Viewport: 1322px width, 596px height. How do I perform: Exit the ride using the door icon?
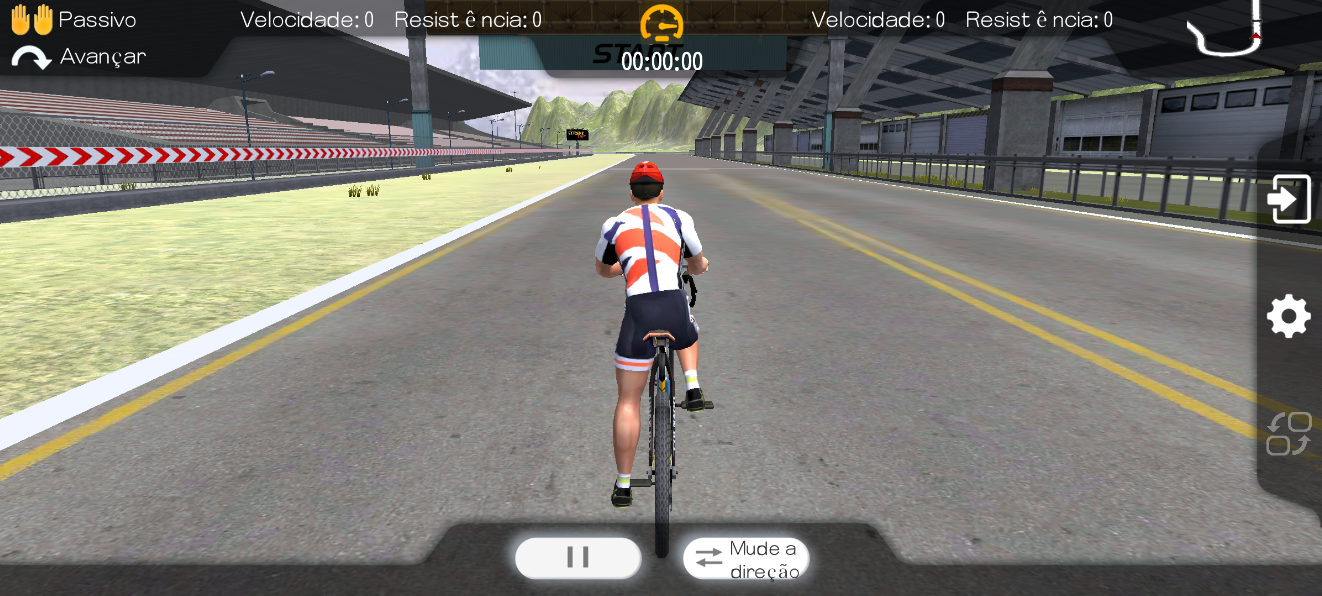click(x=1288, y=199)
